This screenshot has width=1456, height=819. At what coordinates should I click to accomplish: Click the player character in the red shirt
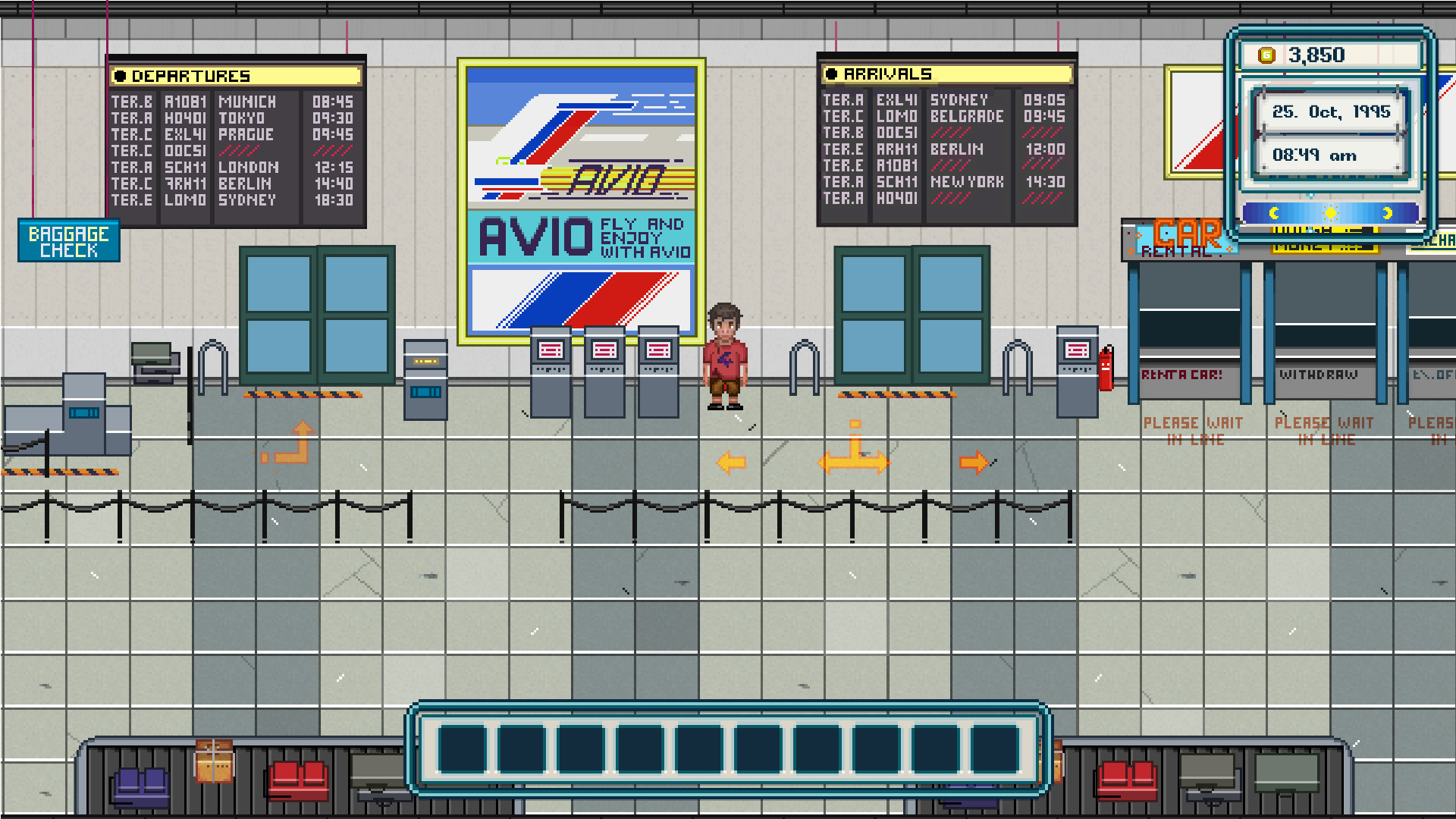pos(726,356)
